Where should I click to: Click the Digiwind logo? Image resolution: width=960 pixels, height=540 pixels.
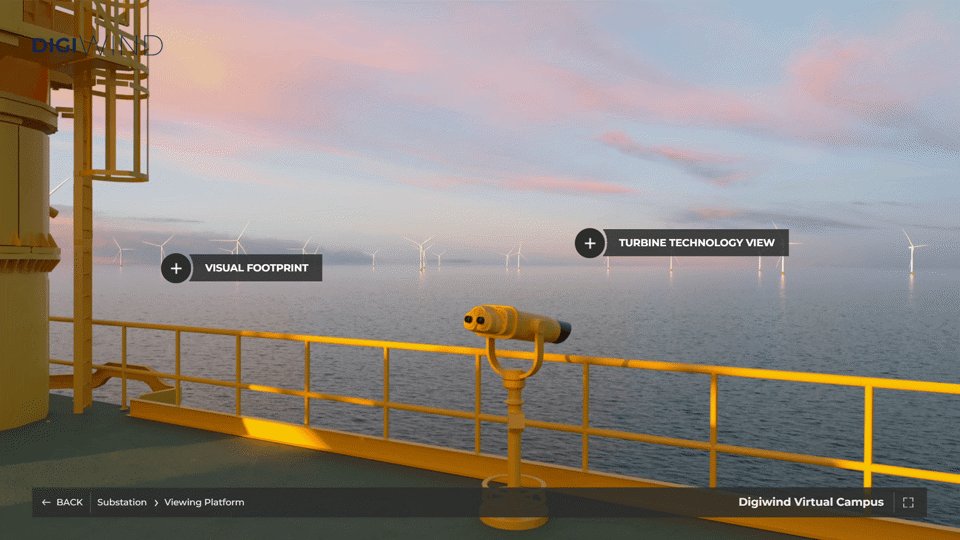tap(97, 45)
